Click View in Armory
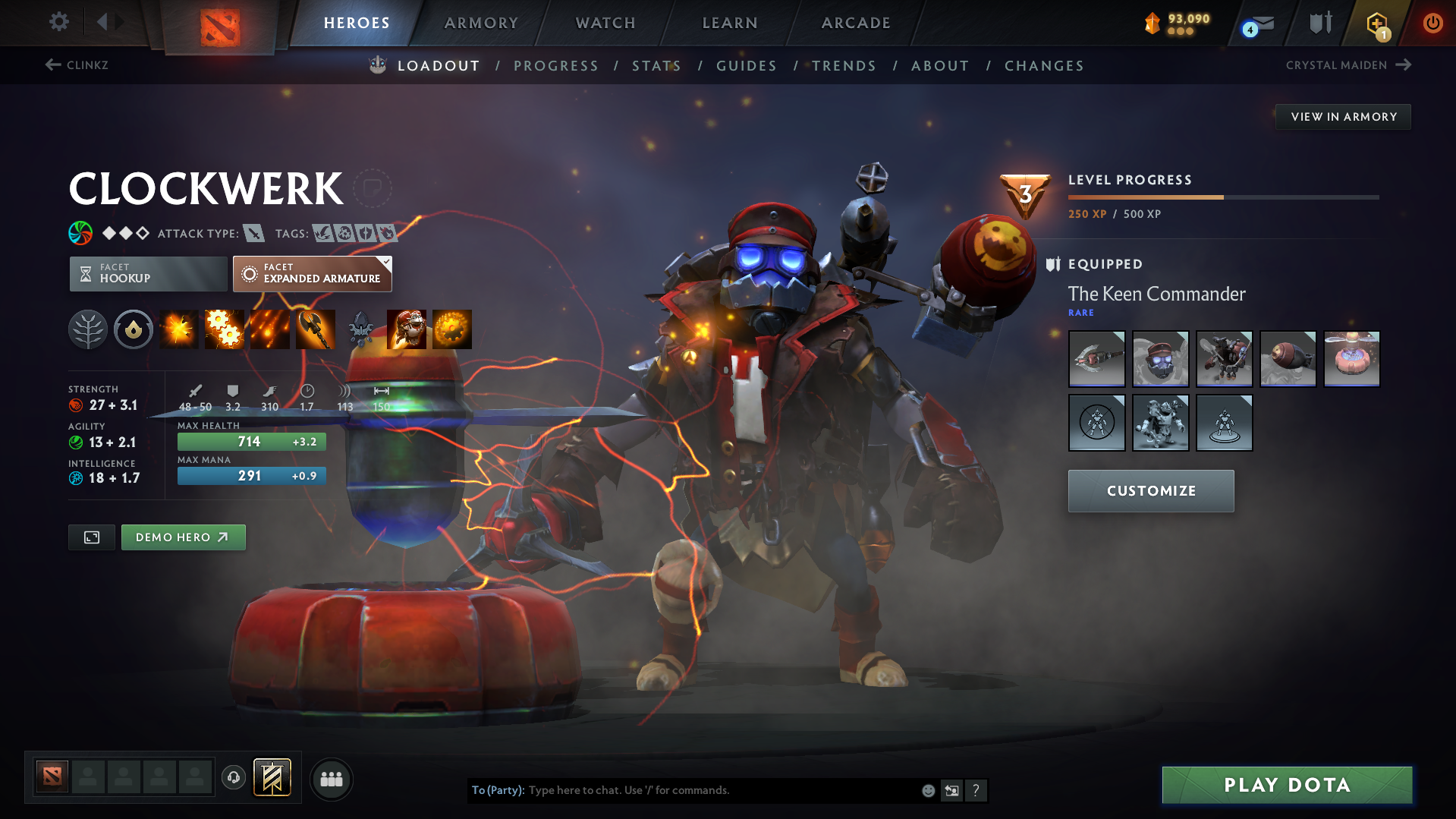 click(x=1343, y=117)
